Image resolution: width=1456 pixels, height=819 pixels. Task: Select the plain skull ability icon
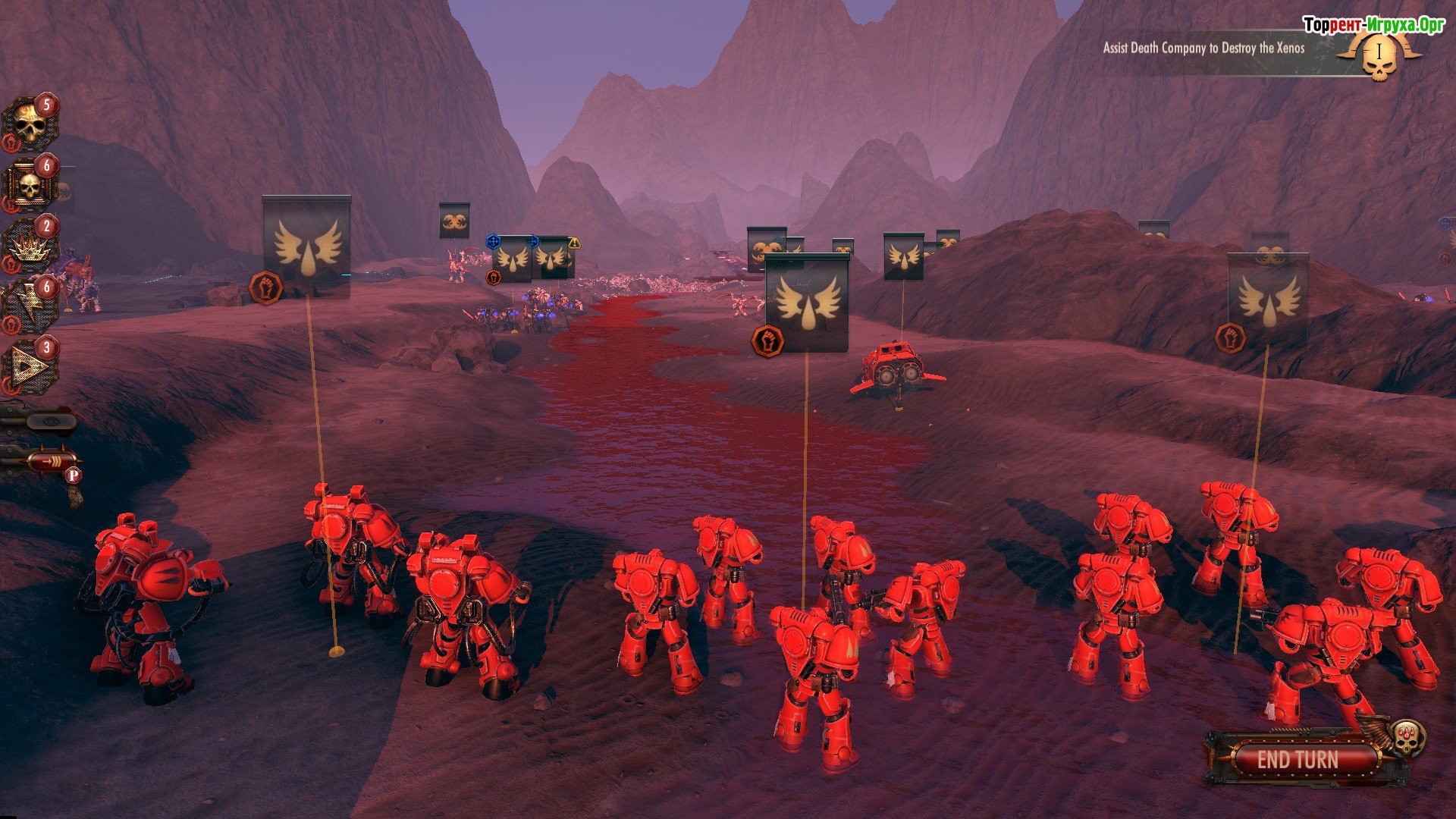30,124
